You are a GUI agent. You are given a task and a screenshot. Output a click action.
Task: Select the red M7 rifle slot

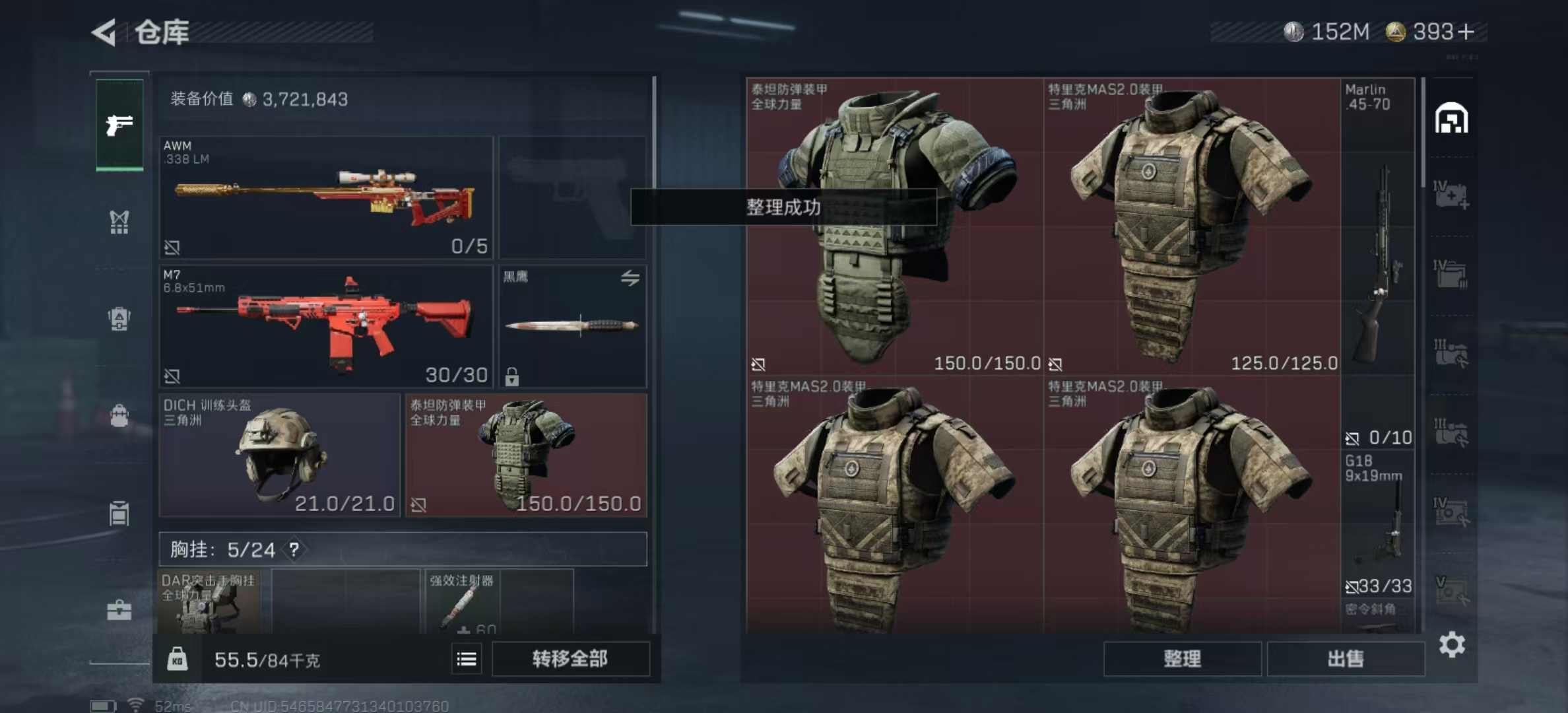pos(325,326)
